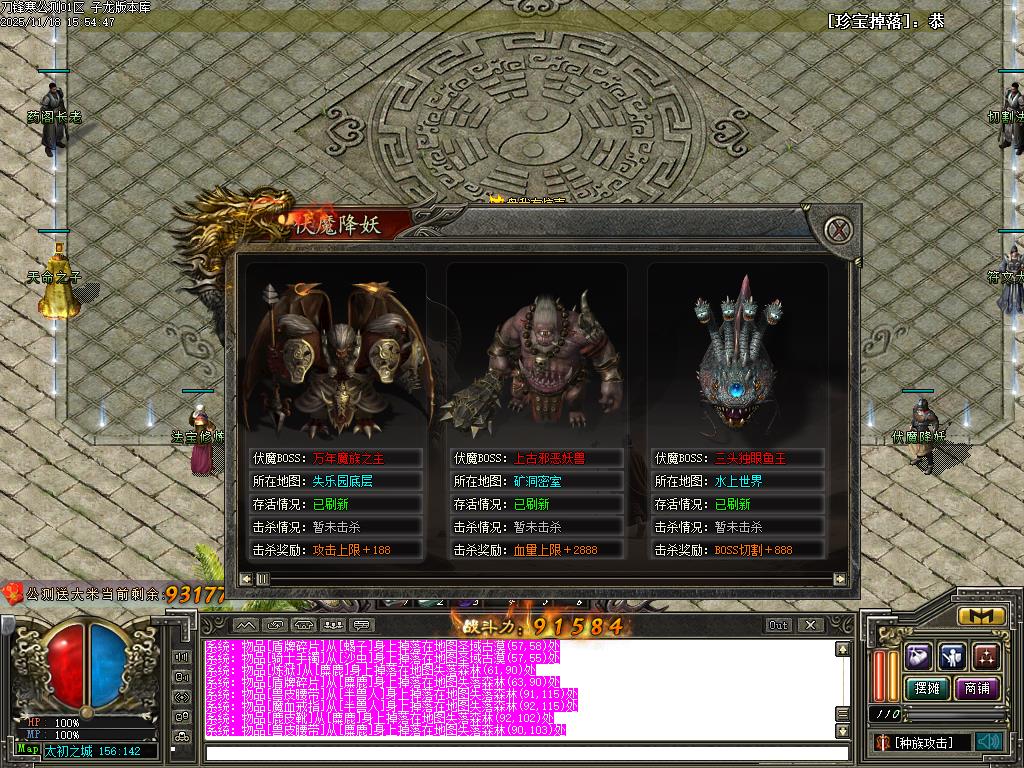Close the 伏魔降妖 boss panel
The image size is (1024, 768).
click(841, 229)
